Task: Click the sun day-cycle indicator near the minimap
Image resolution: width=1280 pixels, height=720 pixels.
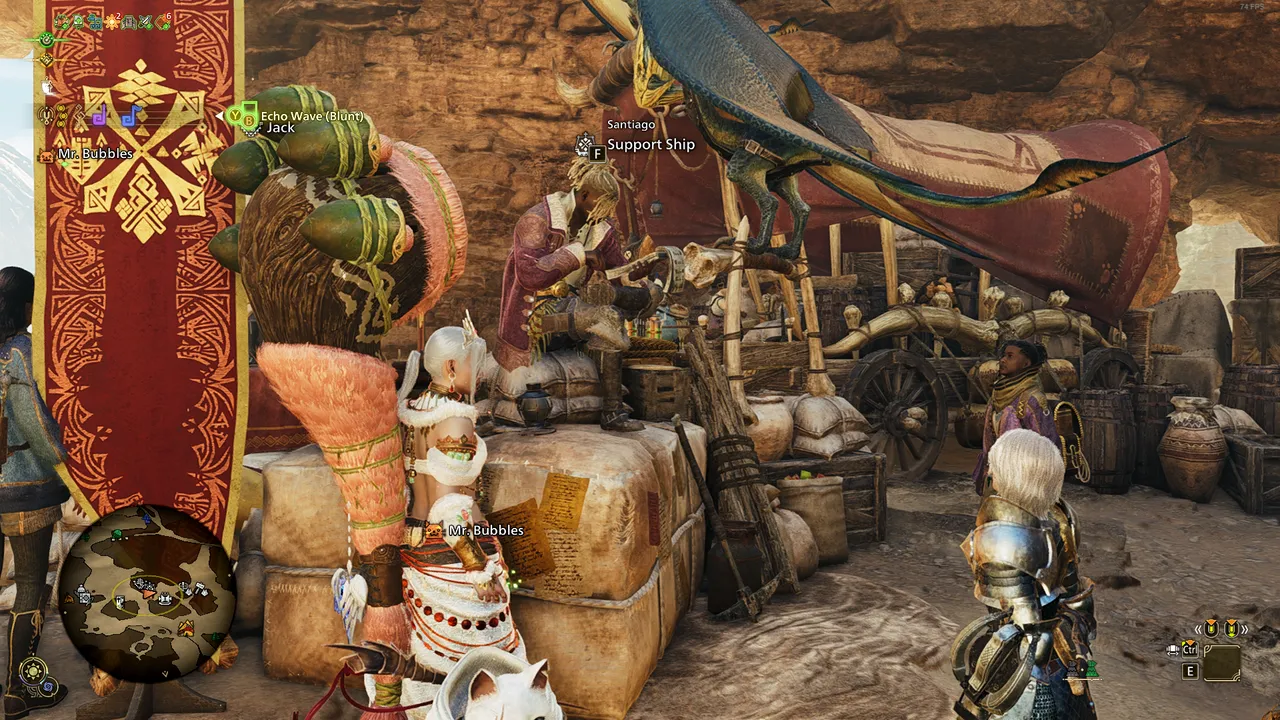Action: [x=34, y=670]
